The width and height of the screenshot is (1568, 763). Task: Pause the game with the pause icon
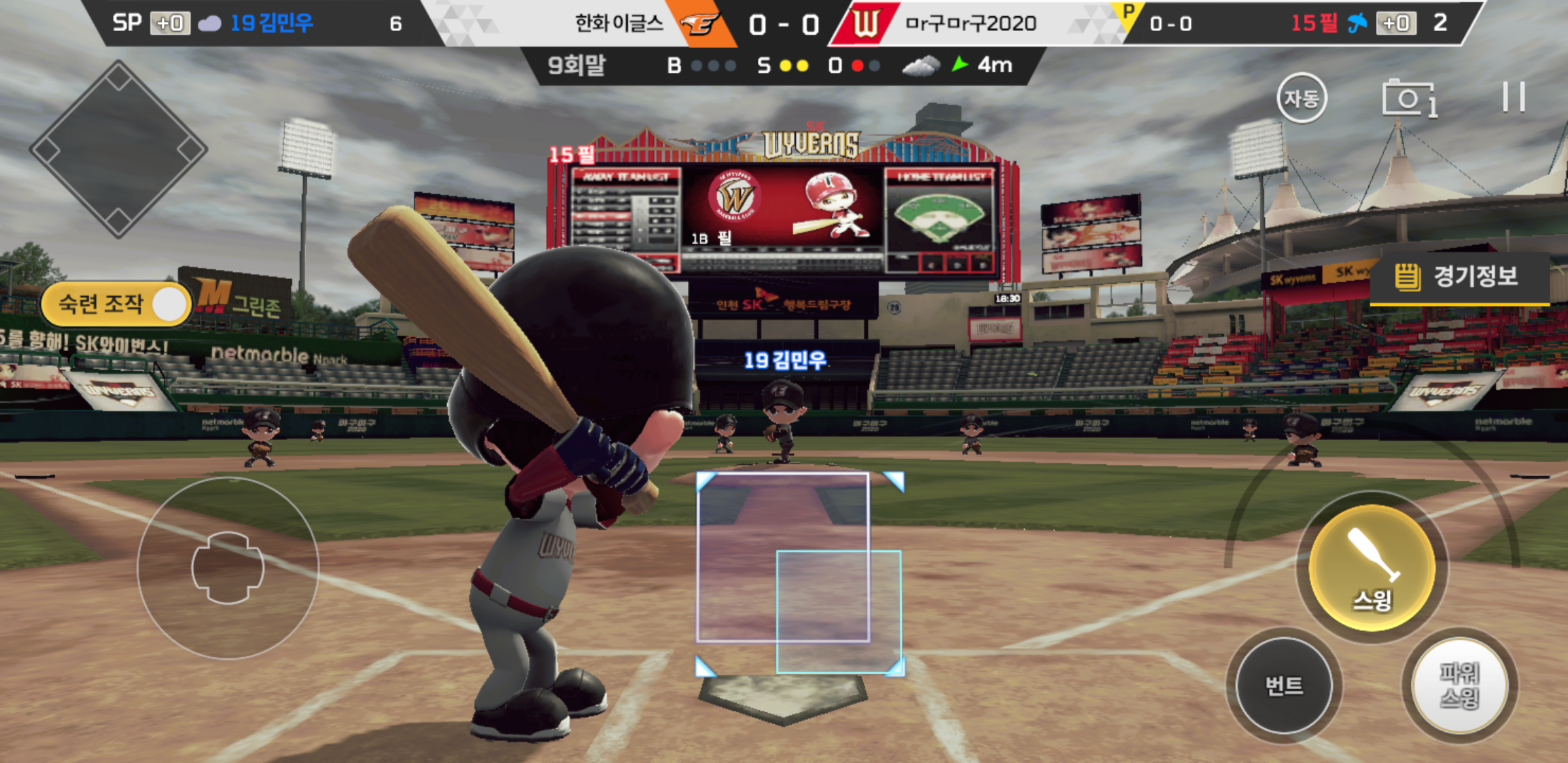tap(1514, 97)
